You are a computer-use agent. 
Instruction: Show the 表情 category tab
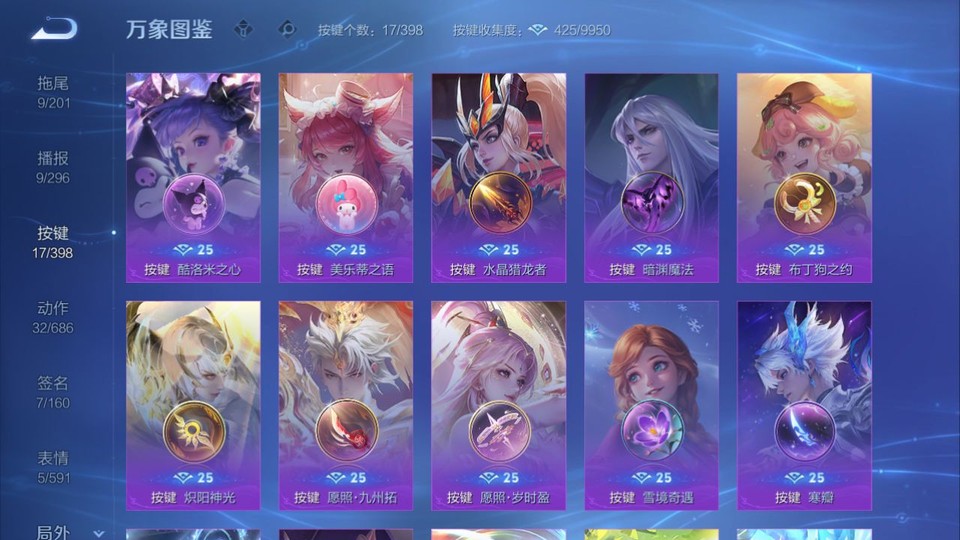(53, 466)
